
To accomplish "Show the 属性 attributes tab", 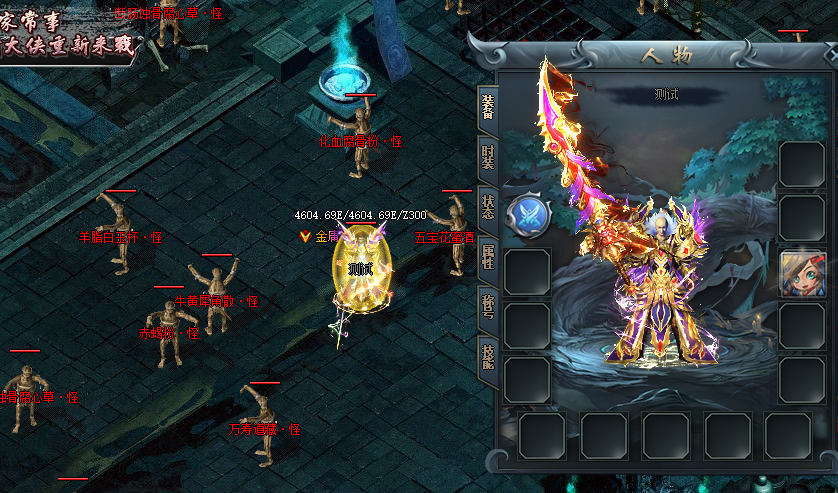I will 487,256.
